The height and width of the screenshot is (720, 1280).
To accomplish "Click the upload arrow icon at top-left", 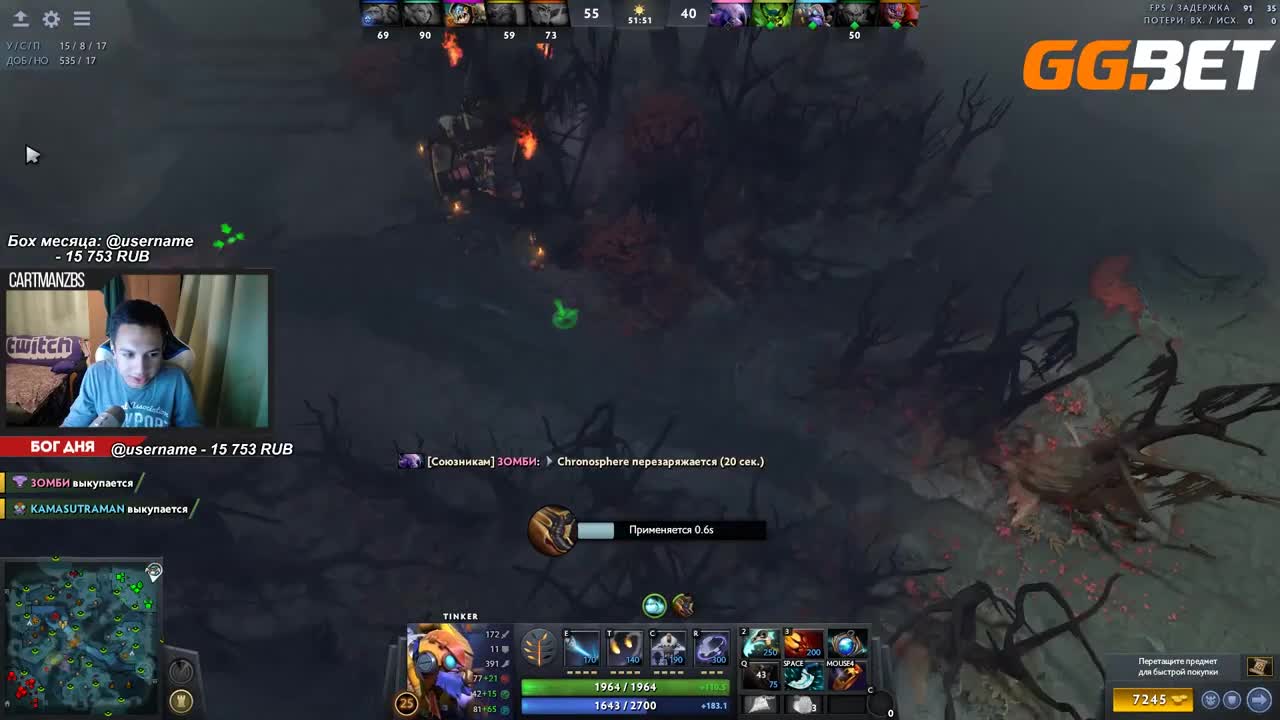I will [x=20, y=19].
